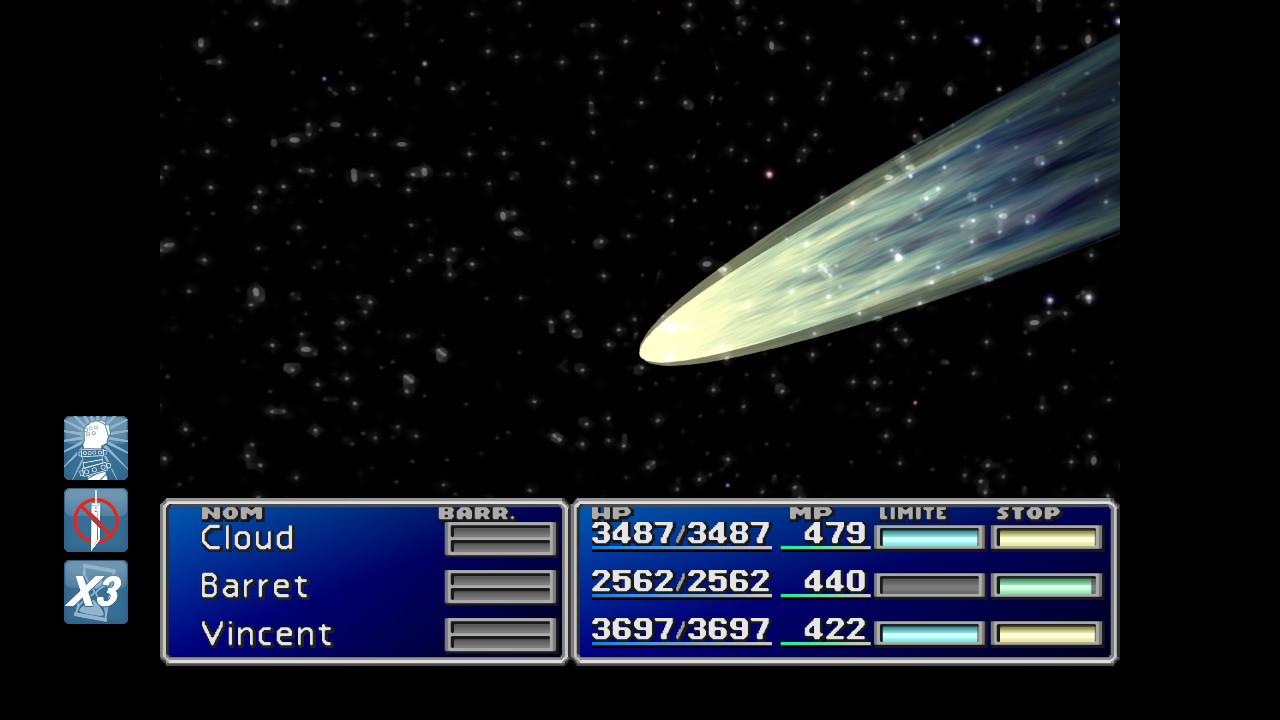
Task: Choose Barret in the party list
Action: (254, 586)
